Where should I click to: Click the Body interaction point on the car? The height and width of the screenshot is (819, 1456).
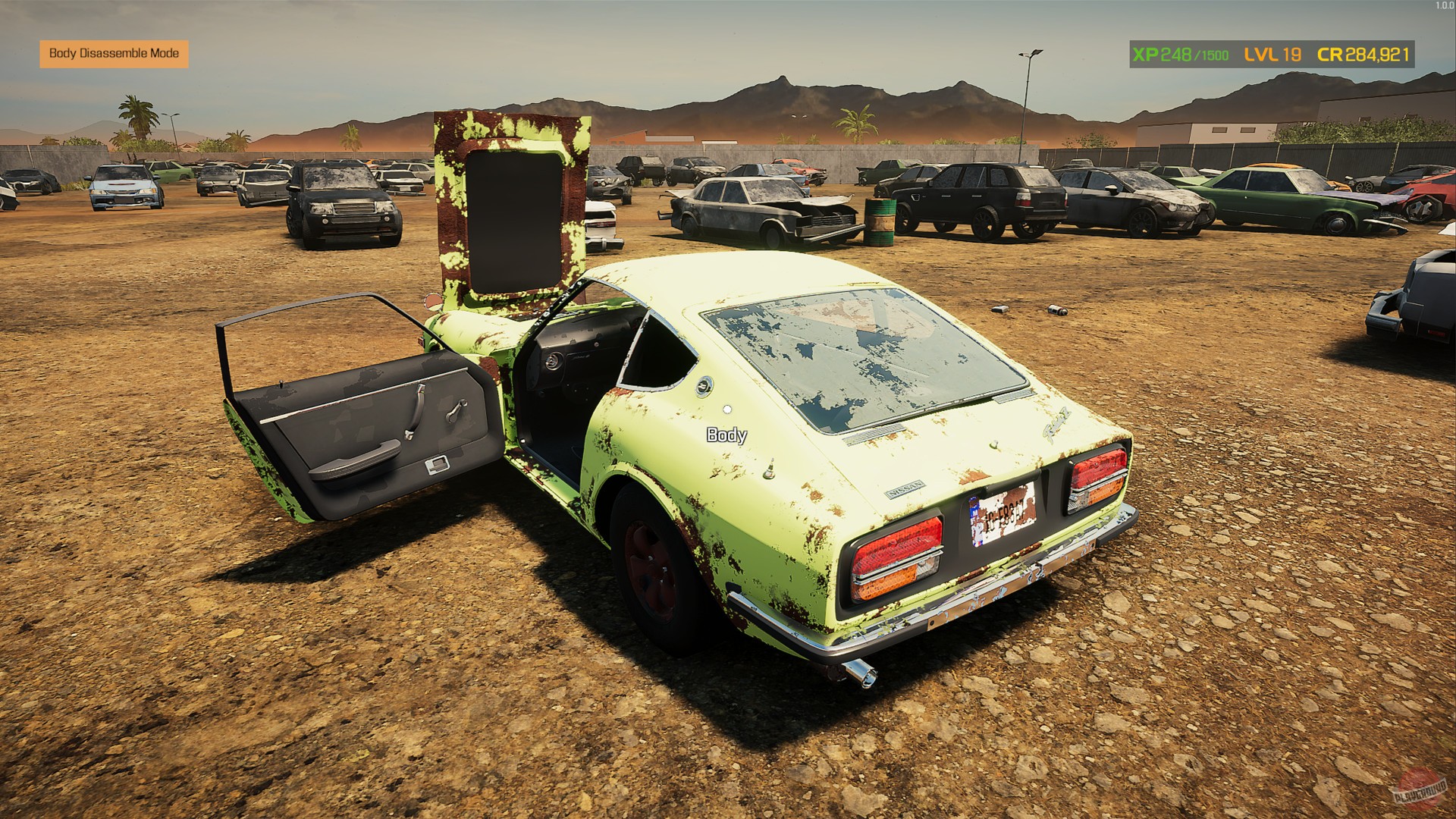coord(727,436)
